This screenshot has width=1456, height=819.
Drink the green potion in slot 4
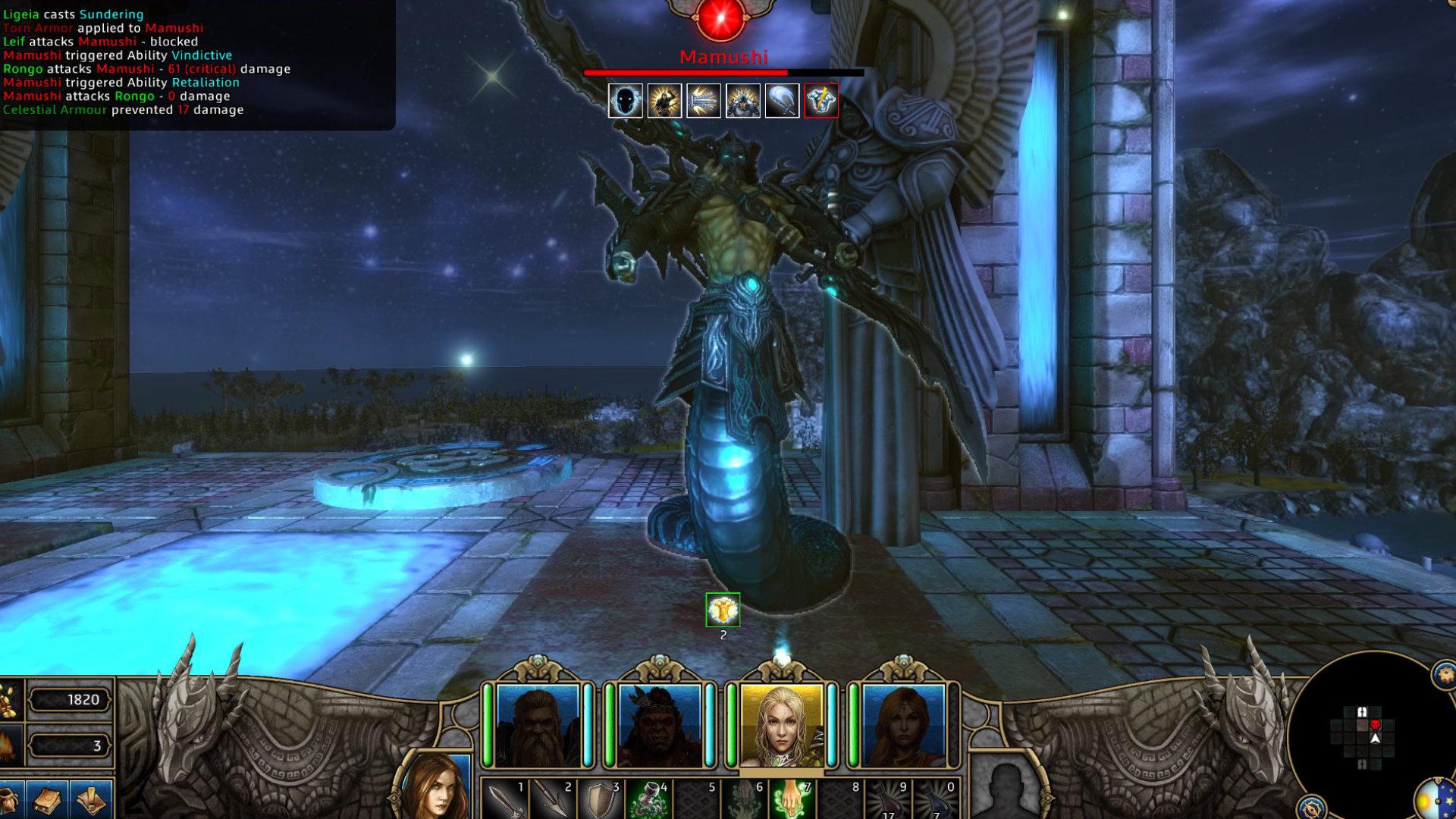tap(650, 800)
